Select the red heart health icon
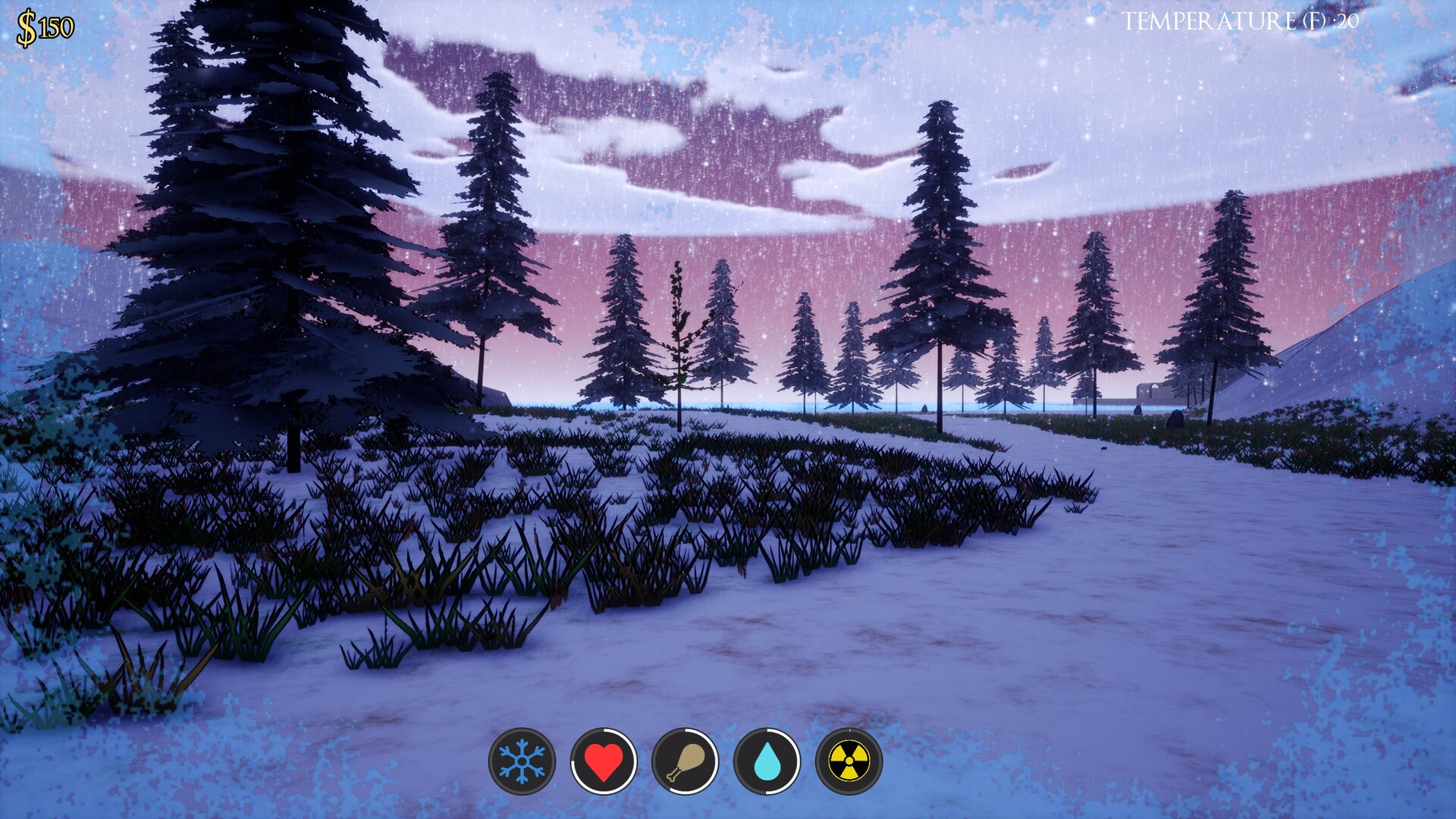 tap(604, 761)
